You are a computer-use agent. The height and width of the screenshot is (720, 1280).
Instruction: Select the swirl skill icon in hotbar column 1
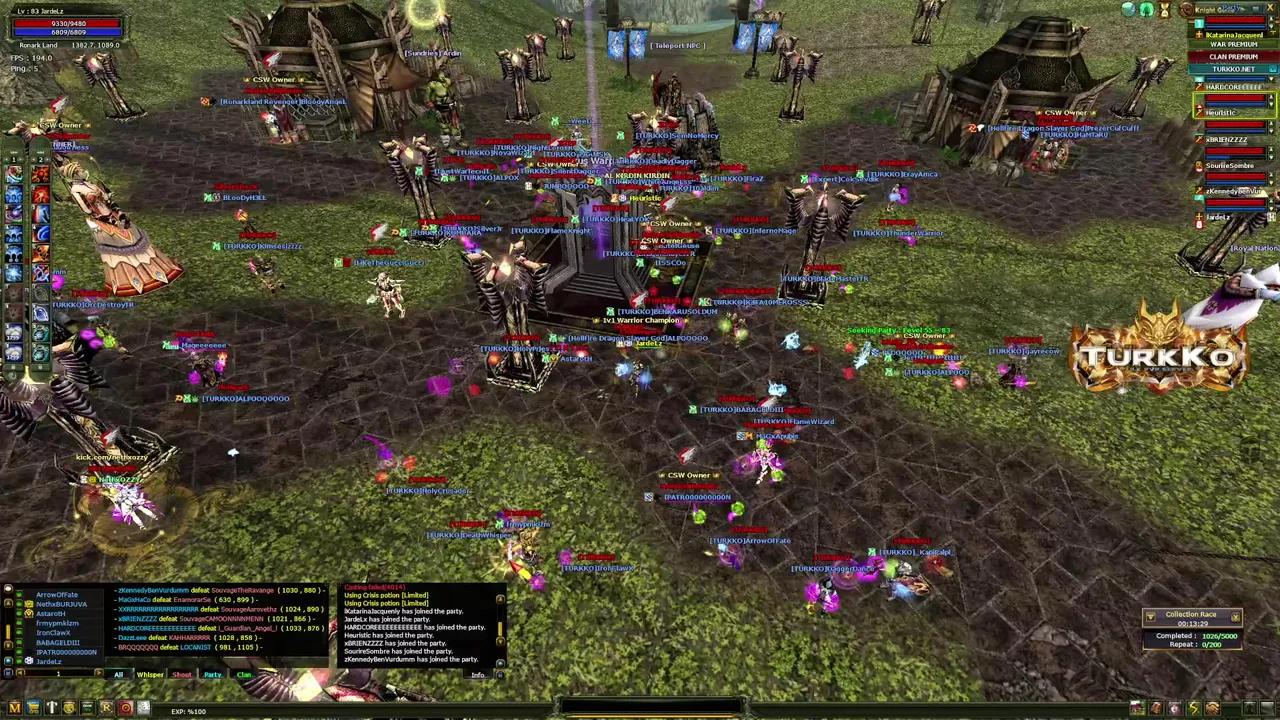tap(15, 213)
